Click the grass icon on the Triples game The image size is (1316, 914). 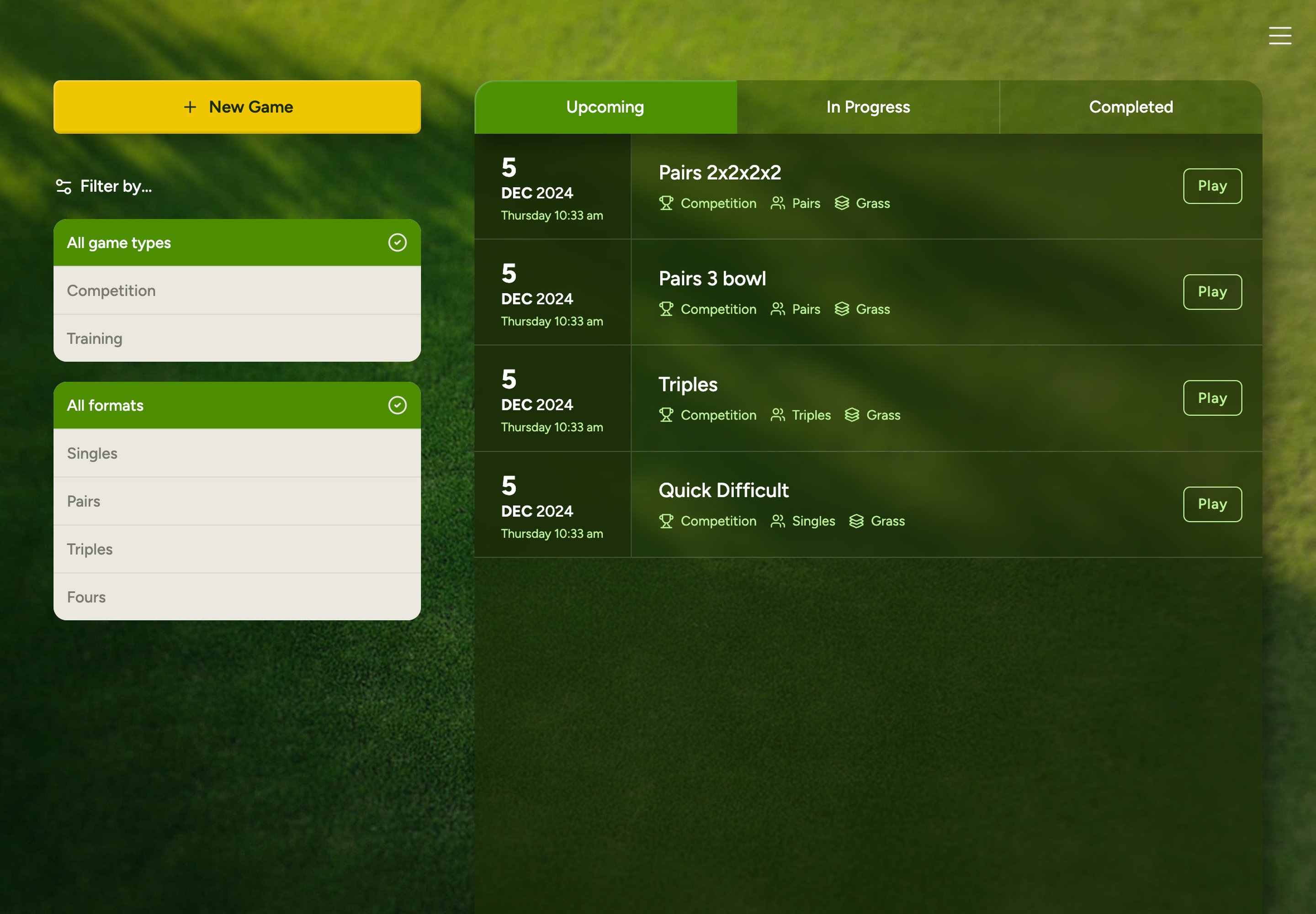852,415
